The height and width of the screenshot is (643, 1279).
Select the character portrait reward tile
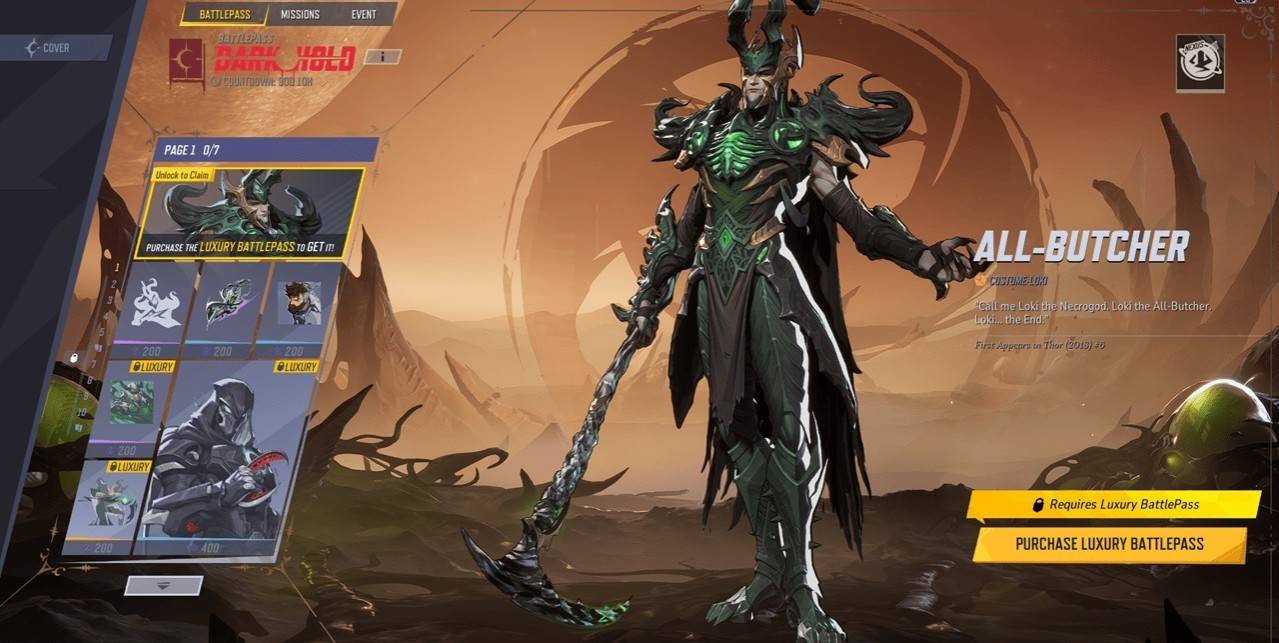click(297, 302)
